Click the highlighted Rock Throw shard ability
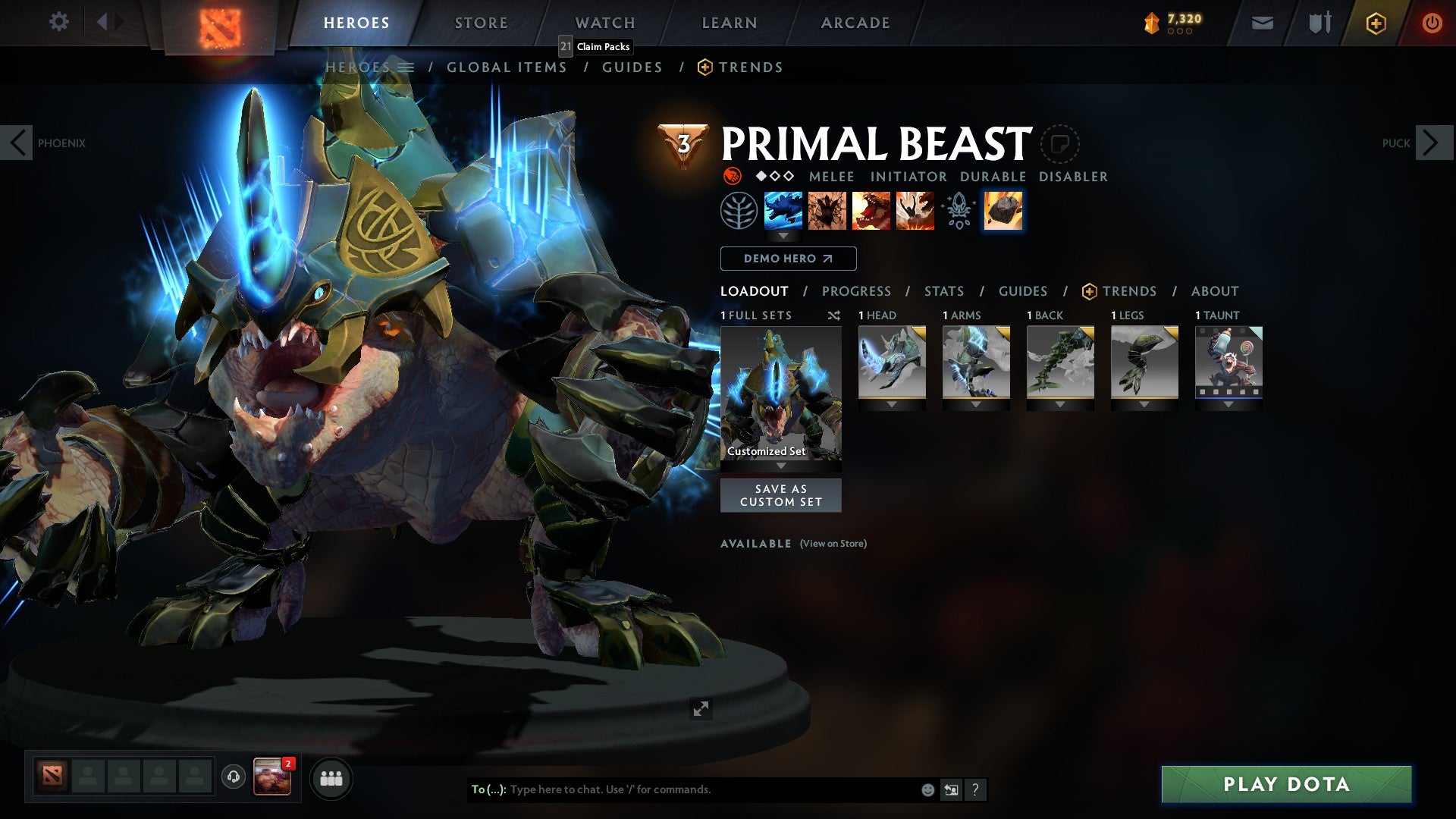This screenshot has height=819, width=1456. click(1003, 211)
